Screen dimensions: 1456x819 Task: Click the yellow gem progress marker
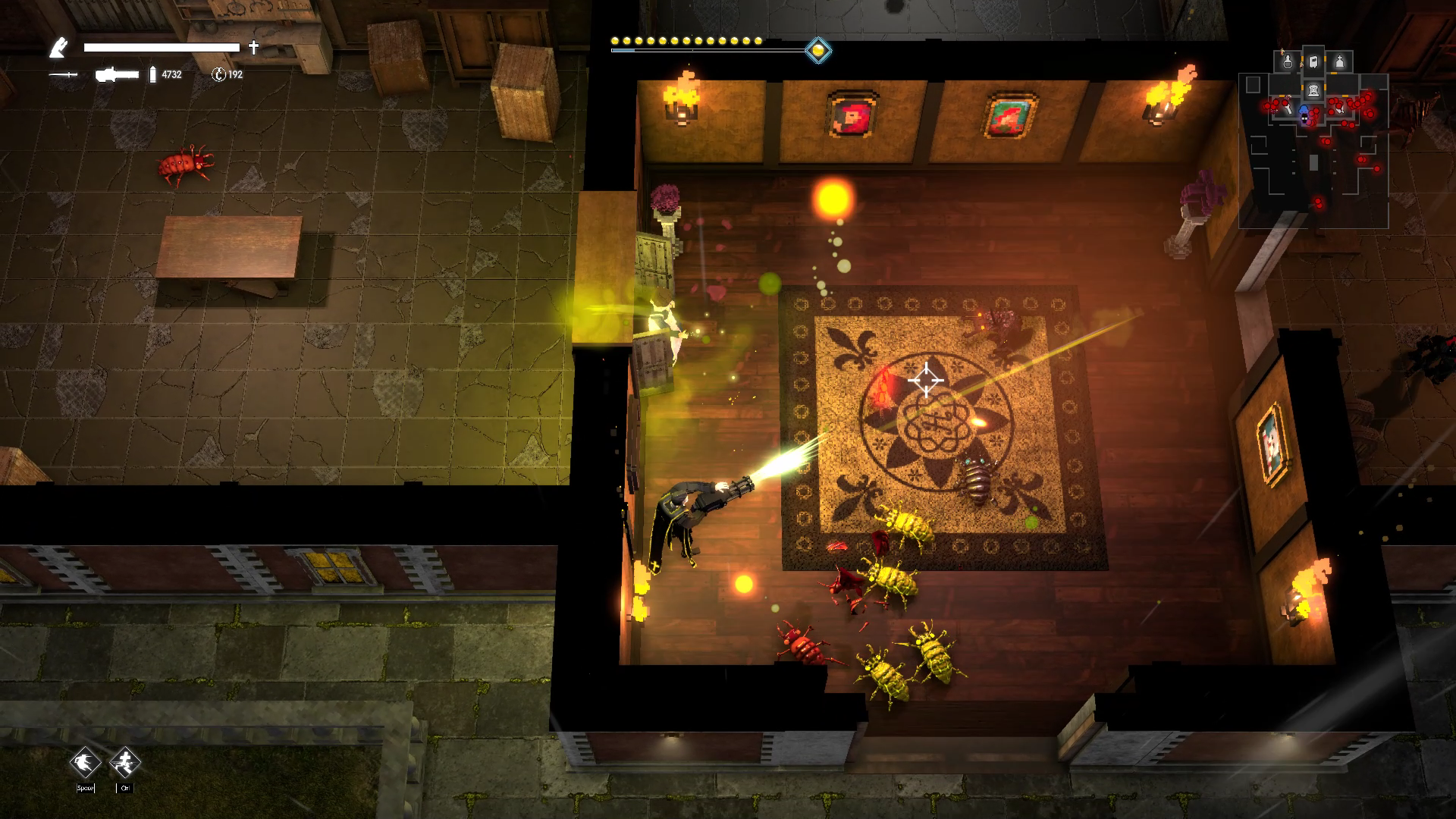817,51
